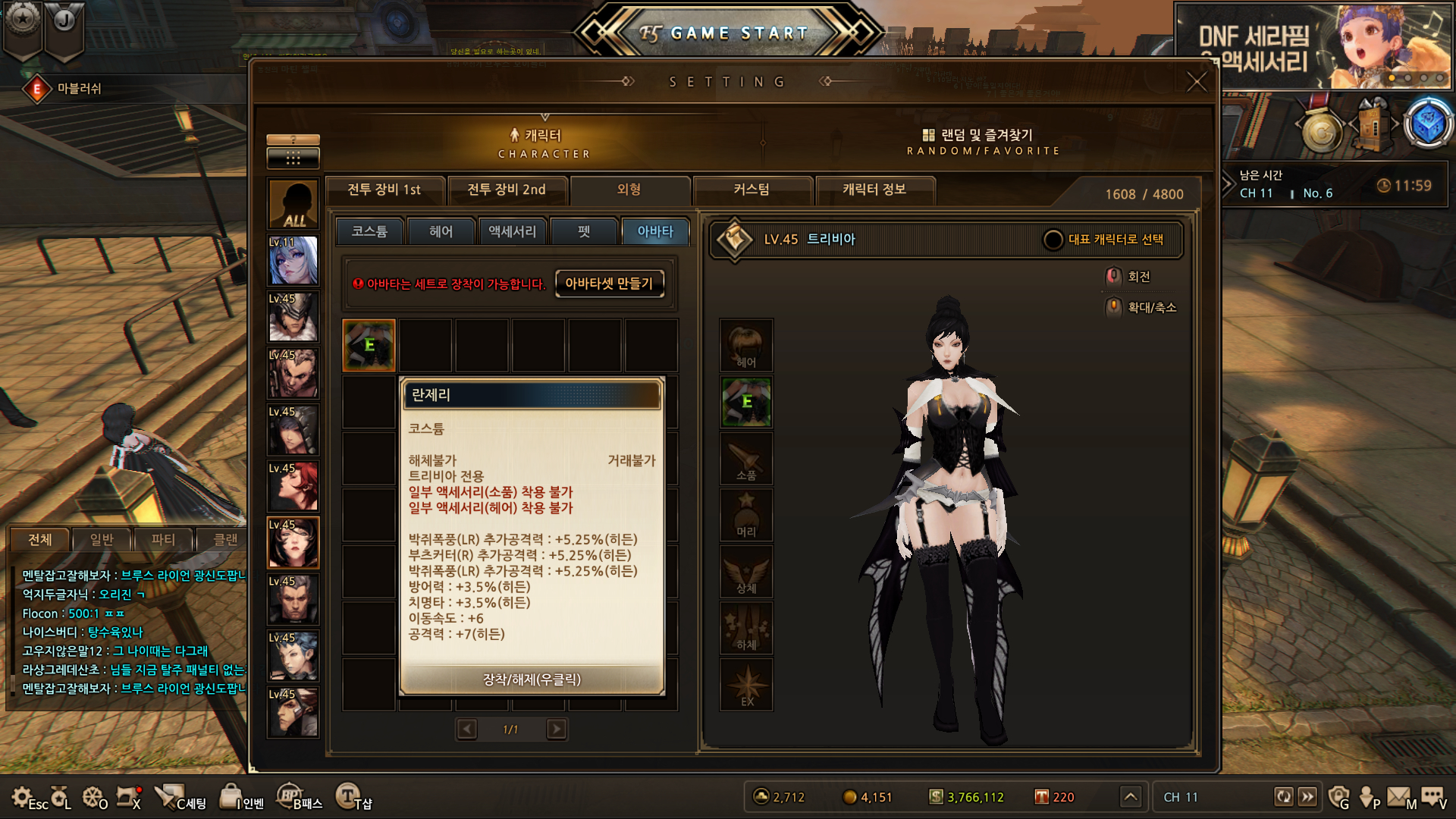The height and width of the screenshot is (819, 1456).
Task: Choose the Lv.11 blue-haired character portrait
Action: click(x=293, y=261)
